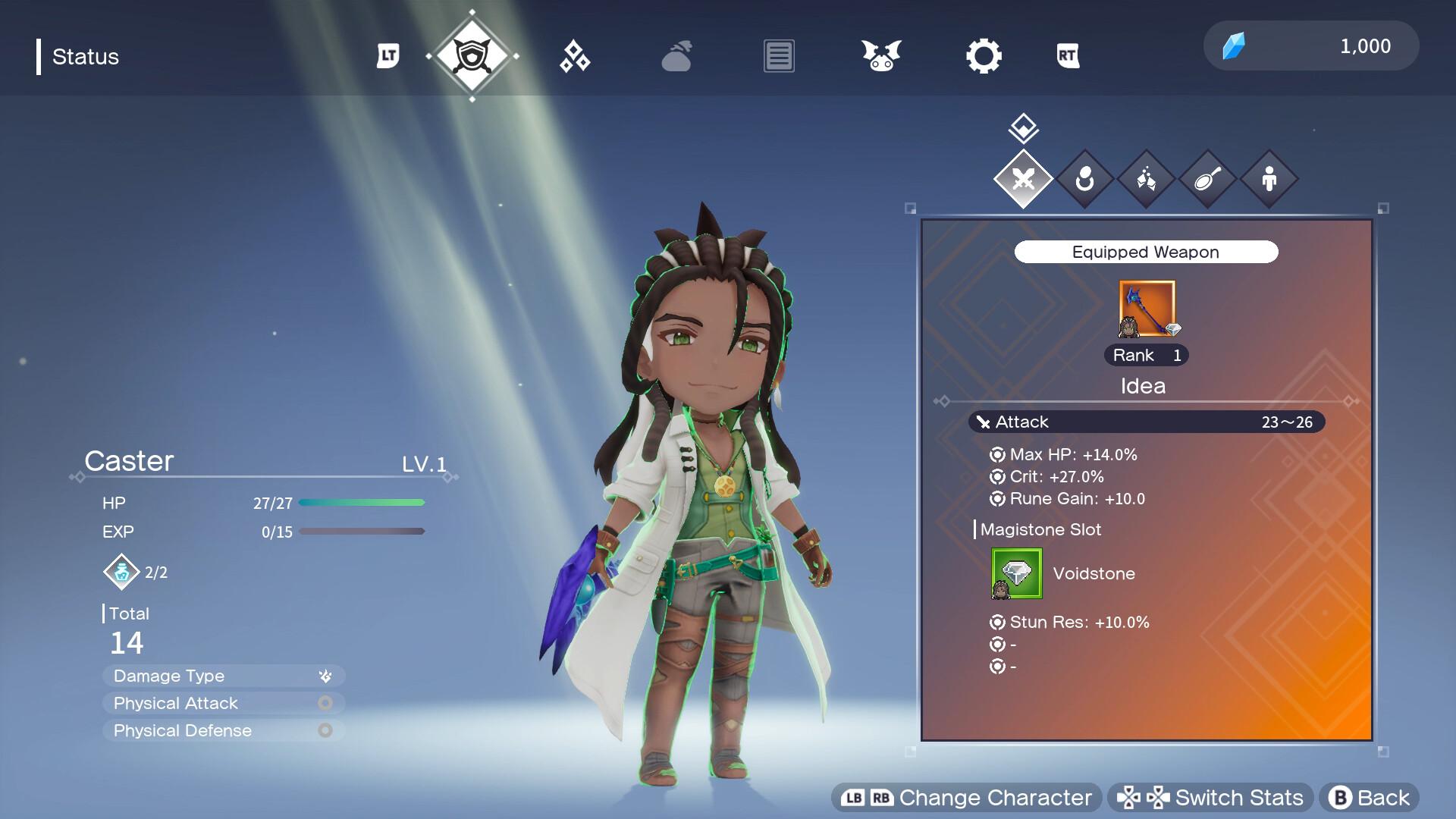Click the Idea weapon thumbnail
This screenshot has height=819, width=1456.
[1147, 308]
